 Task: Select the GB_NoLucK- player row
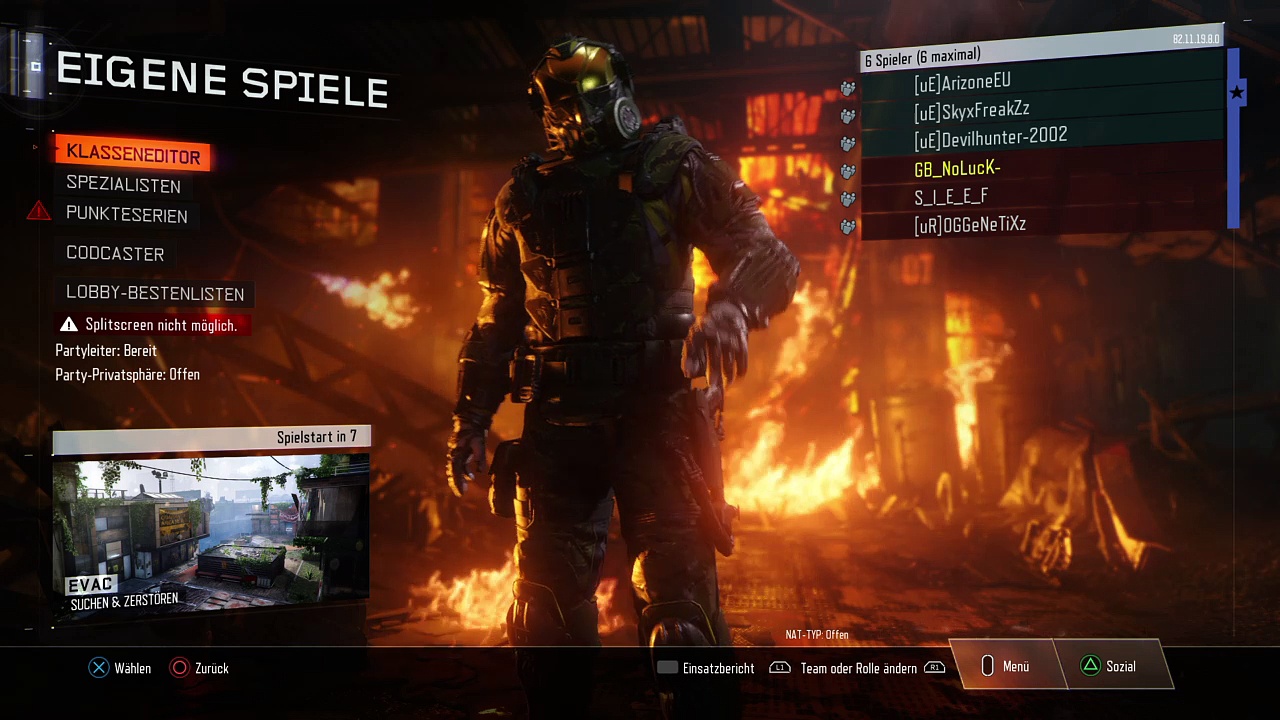click(x=1040, y=169)
